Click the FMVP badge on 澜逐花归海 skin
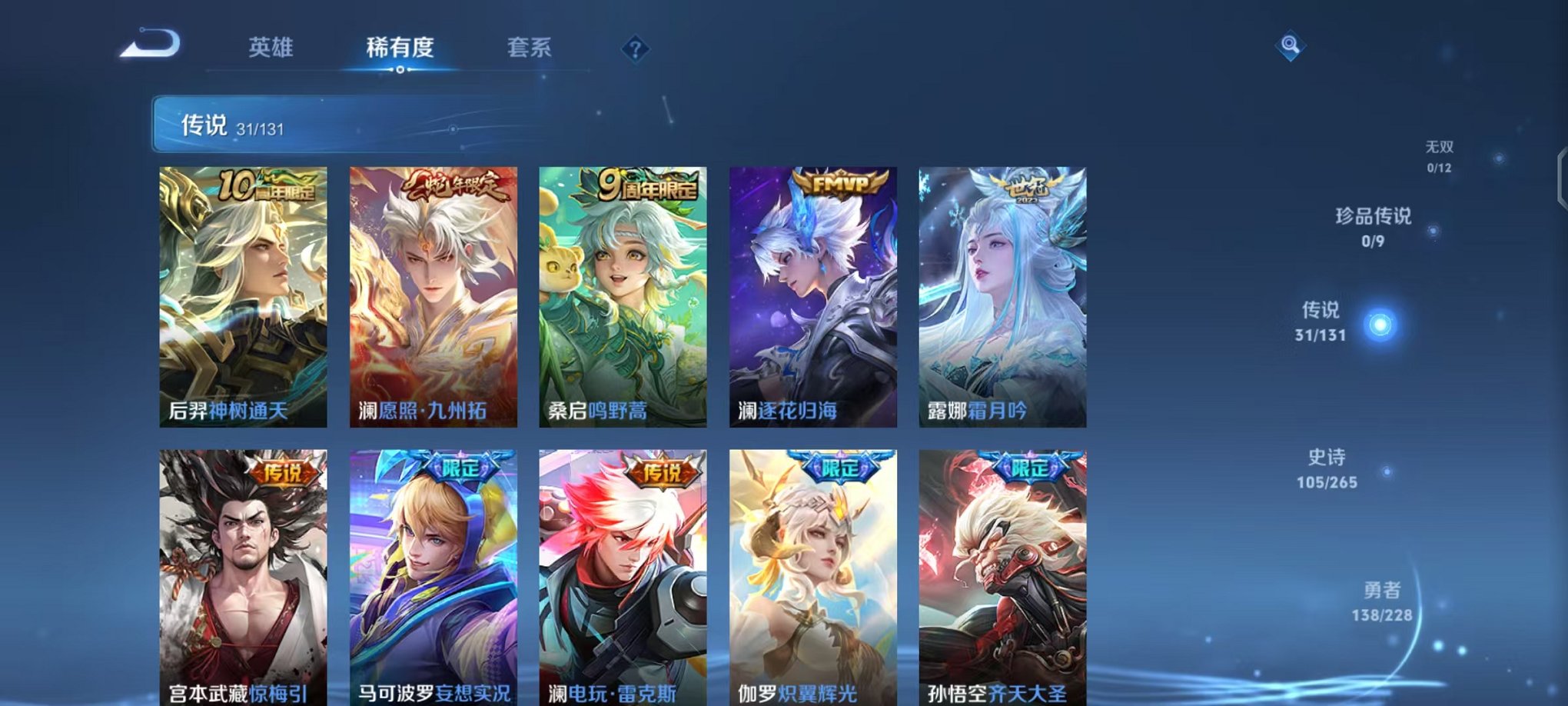Viewport: 1568px width, 706px height. click(842, 184)
